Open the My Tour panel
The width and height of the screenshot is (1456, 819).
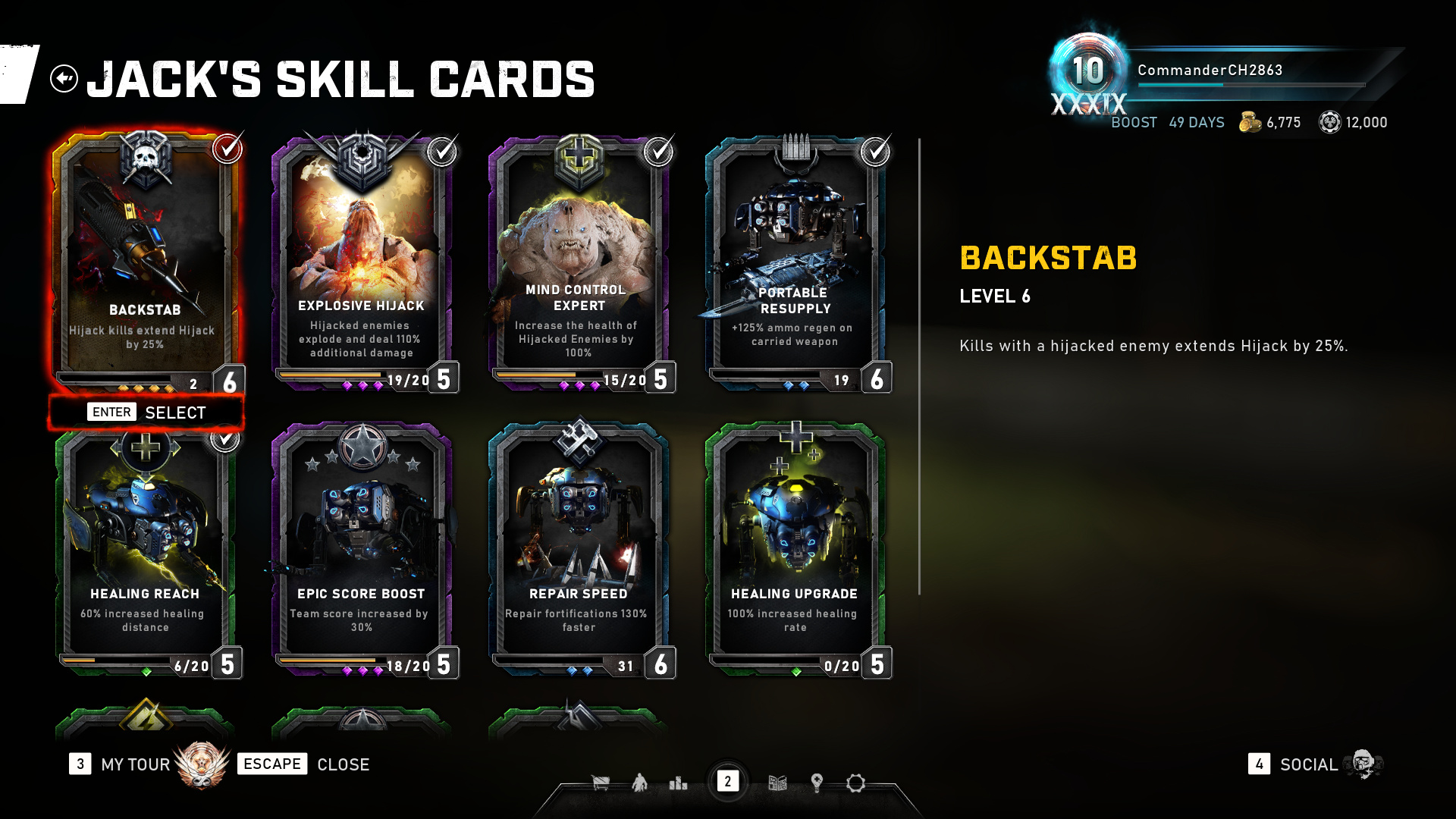pyautogui.click(x=135, y=764)
